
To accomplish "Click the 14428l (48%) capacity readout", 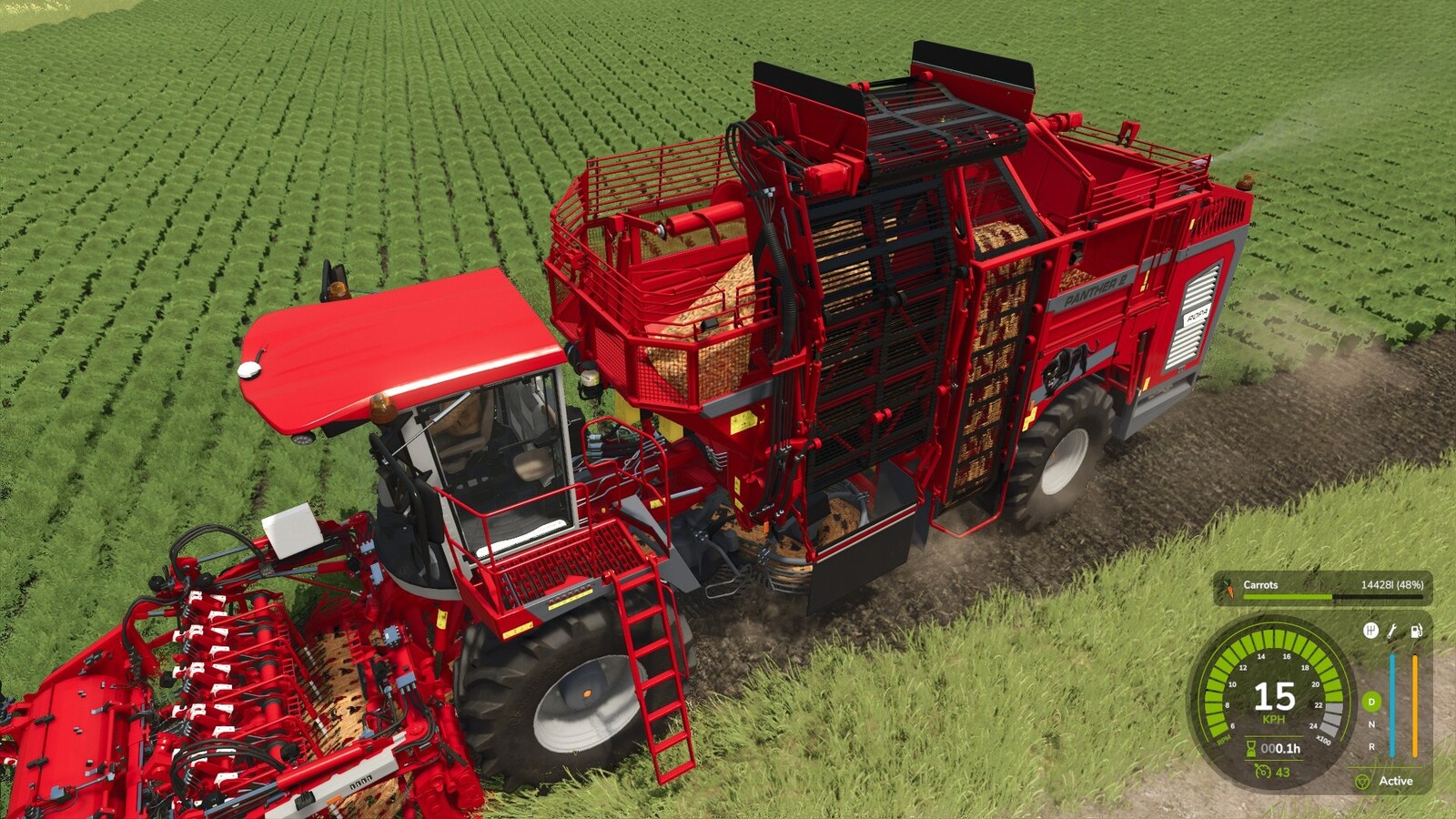I will [1392, 584].
